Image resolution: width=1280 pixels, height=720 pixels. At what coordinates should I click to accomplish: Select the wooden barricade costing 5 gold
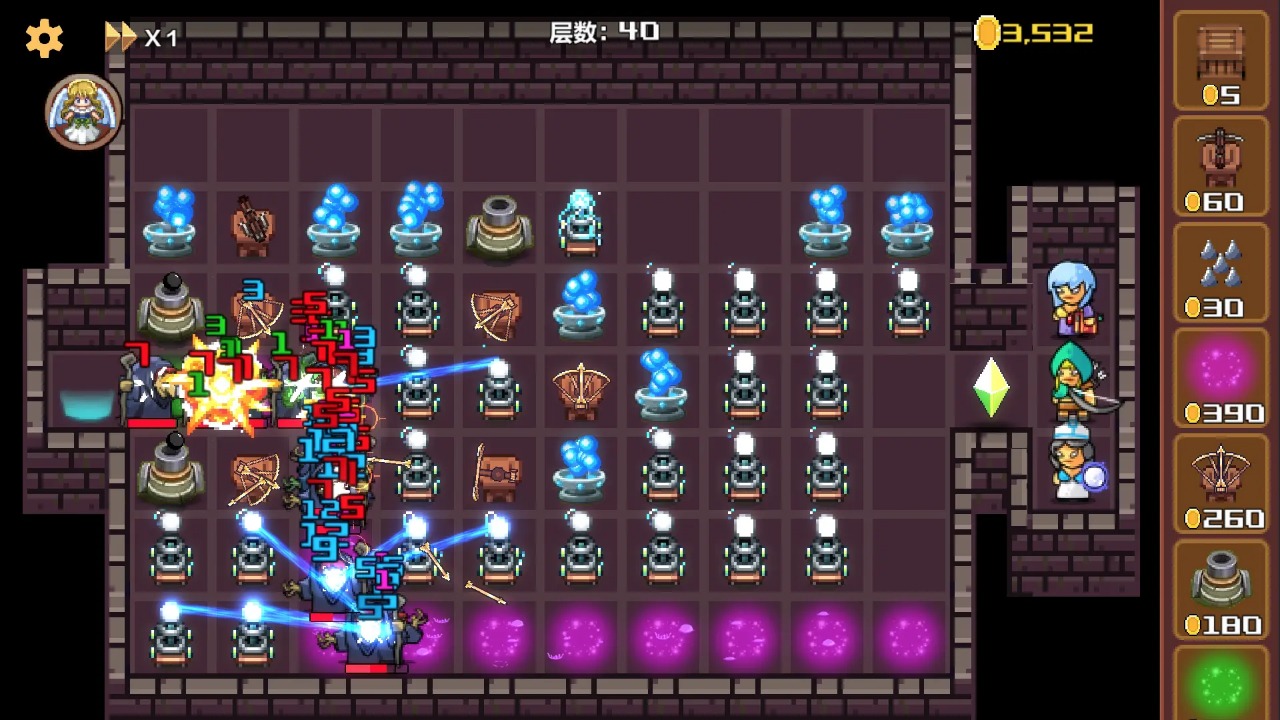pyautogui.click(x=1221, y=60)
